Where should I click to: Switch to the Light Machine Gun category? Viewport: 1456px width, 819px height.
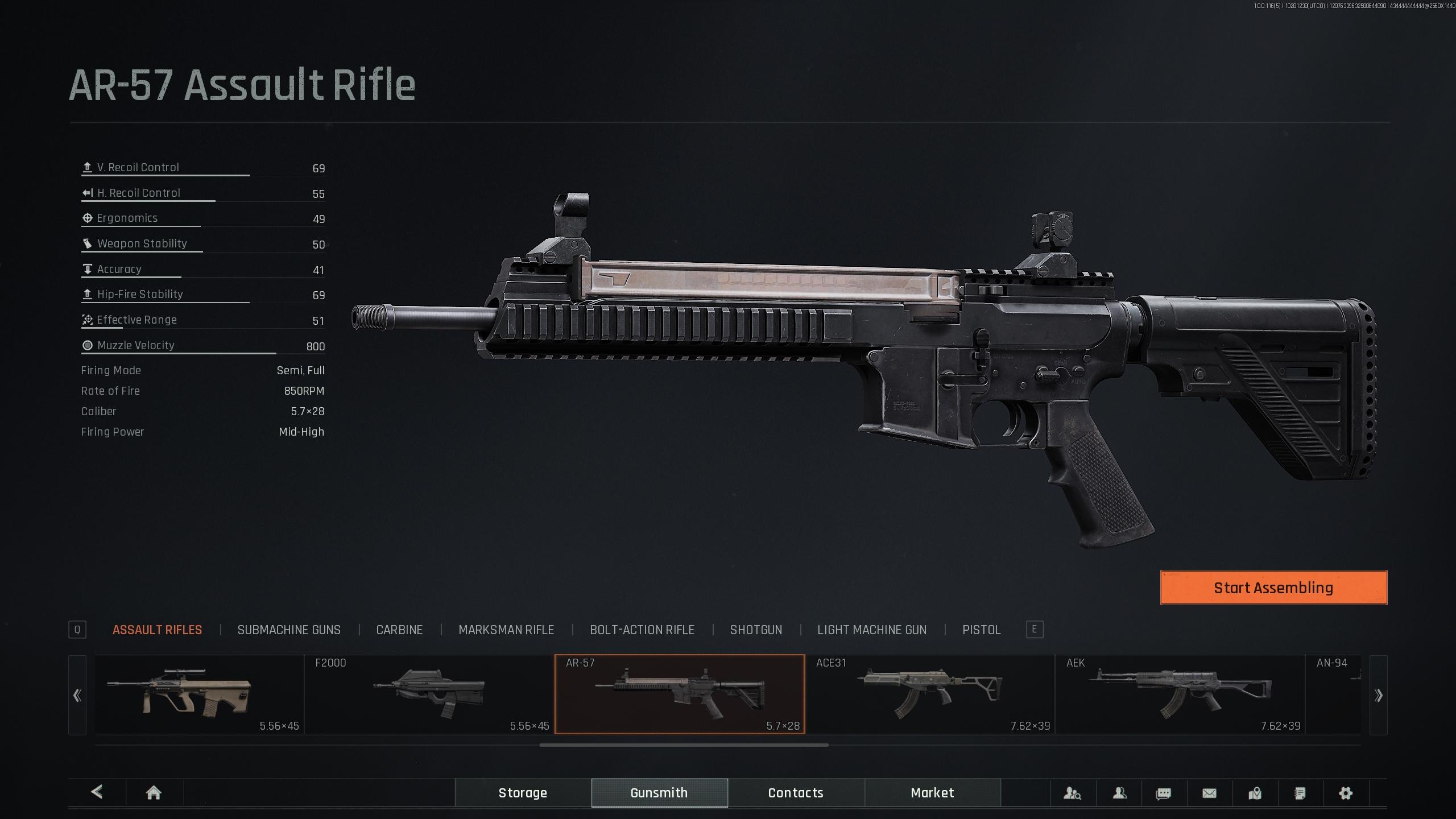coord(871,630)
